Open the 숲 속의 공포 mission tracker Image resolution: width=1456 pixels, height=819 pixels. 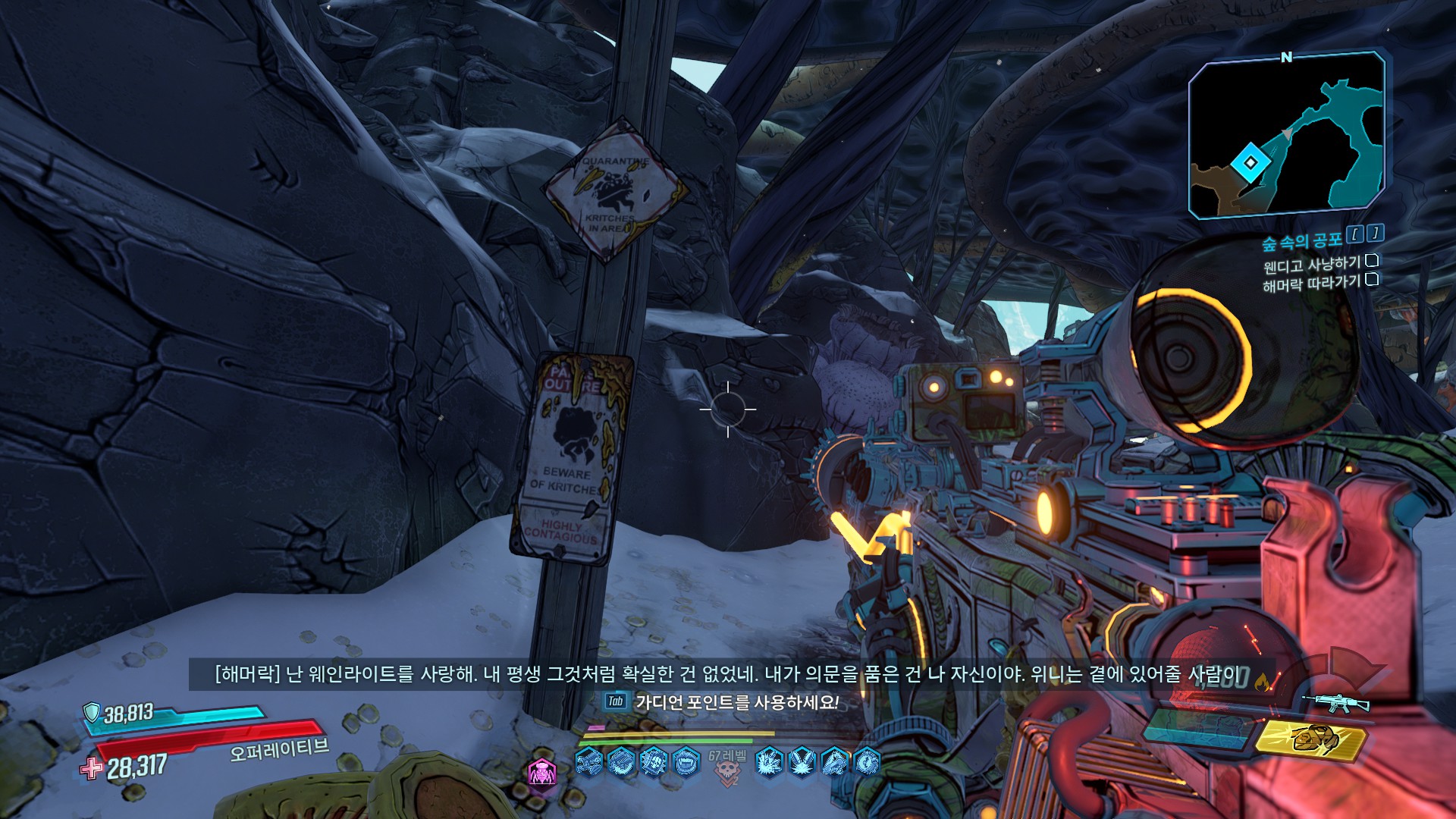coord(1301,242)
